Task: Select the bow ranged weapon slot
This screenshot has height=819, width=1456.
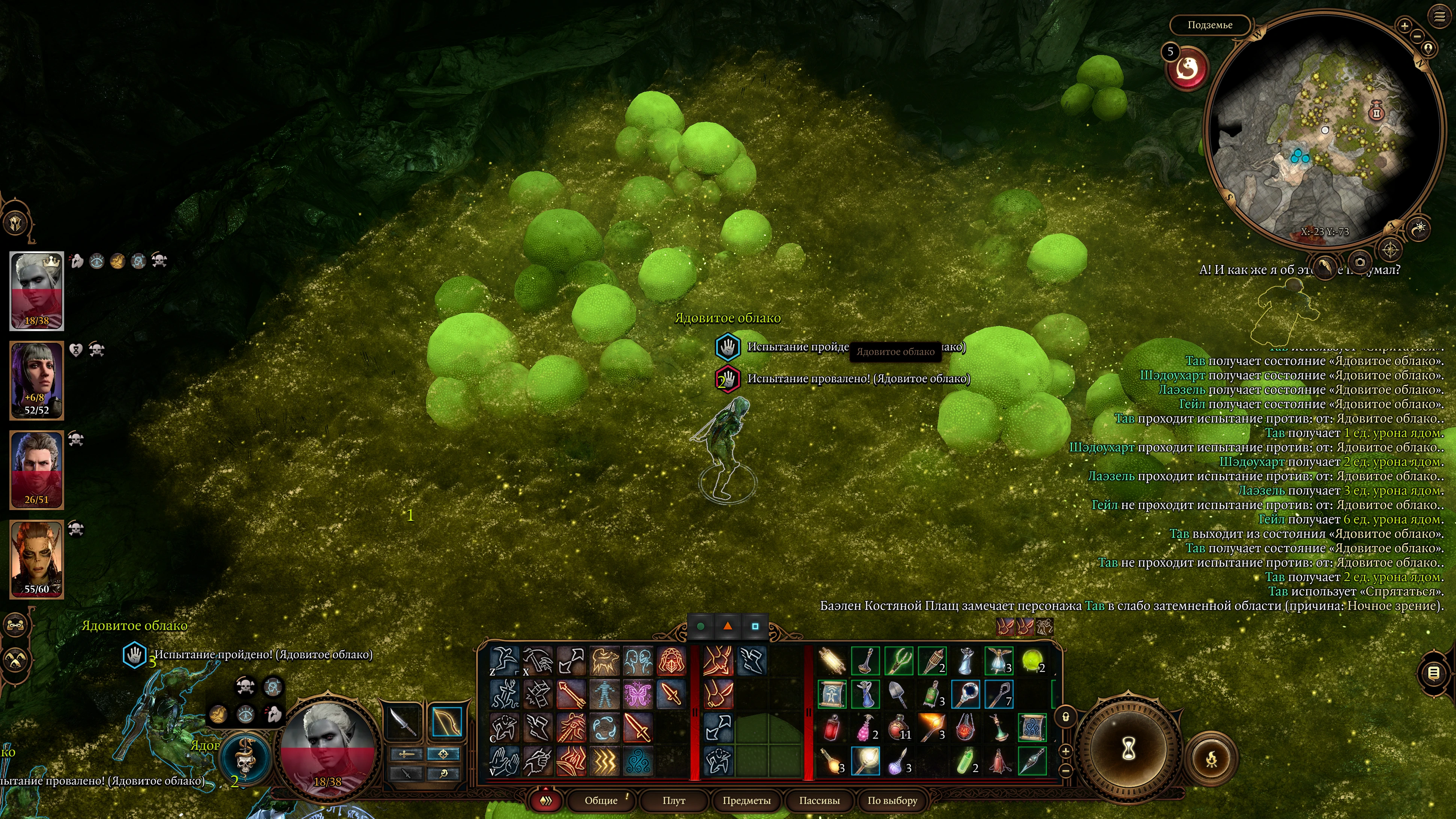Action: click(446, 722)
